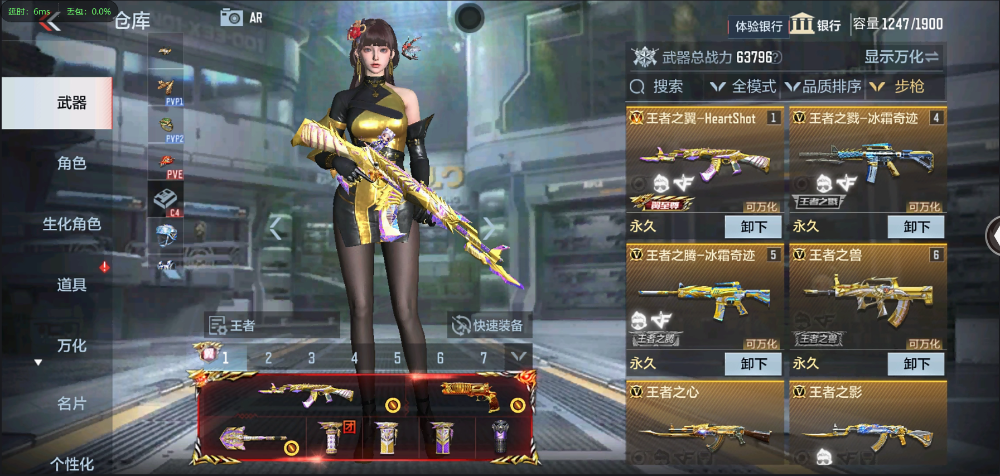Open the 万化 category
This screenshot has width=1000, height=476.
tap(71, 346)
